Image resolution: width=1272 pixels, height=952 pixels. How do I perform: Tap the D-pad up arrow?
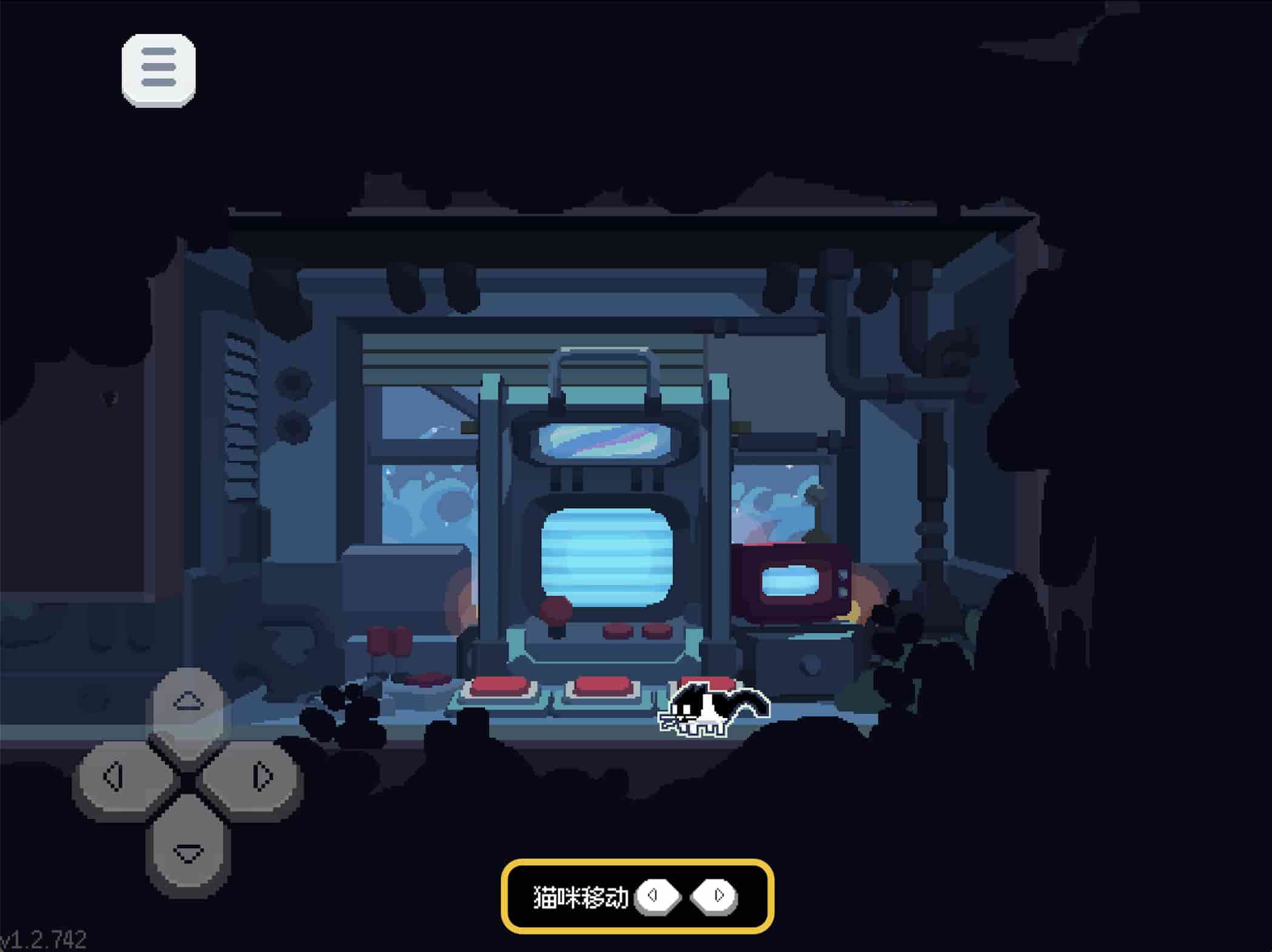pyautogui.click(x=188, y=703)
